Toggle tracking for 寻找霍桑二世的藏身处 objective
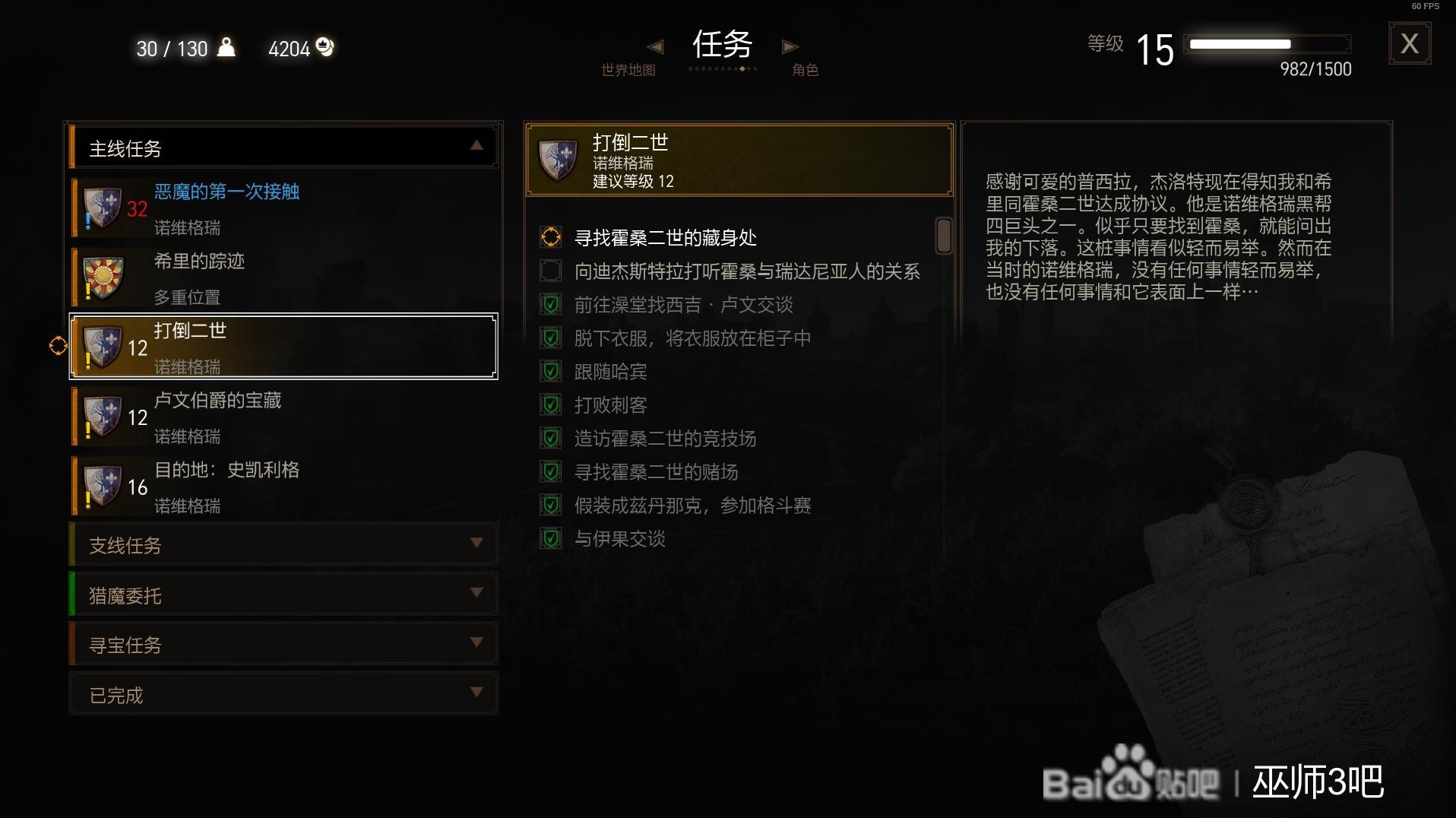1456x818 pixels. pos(551,237)
